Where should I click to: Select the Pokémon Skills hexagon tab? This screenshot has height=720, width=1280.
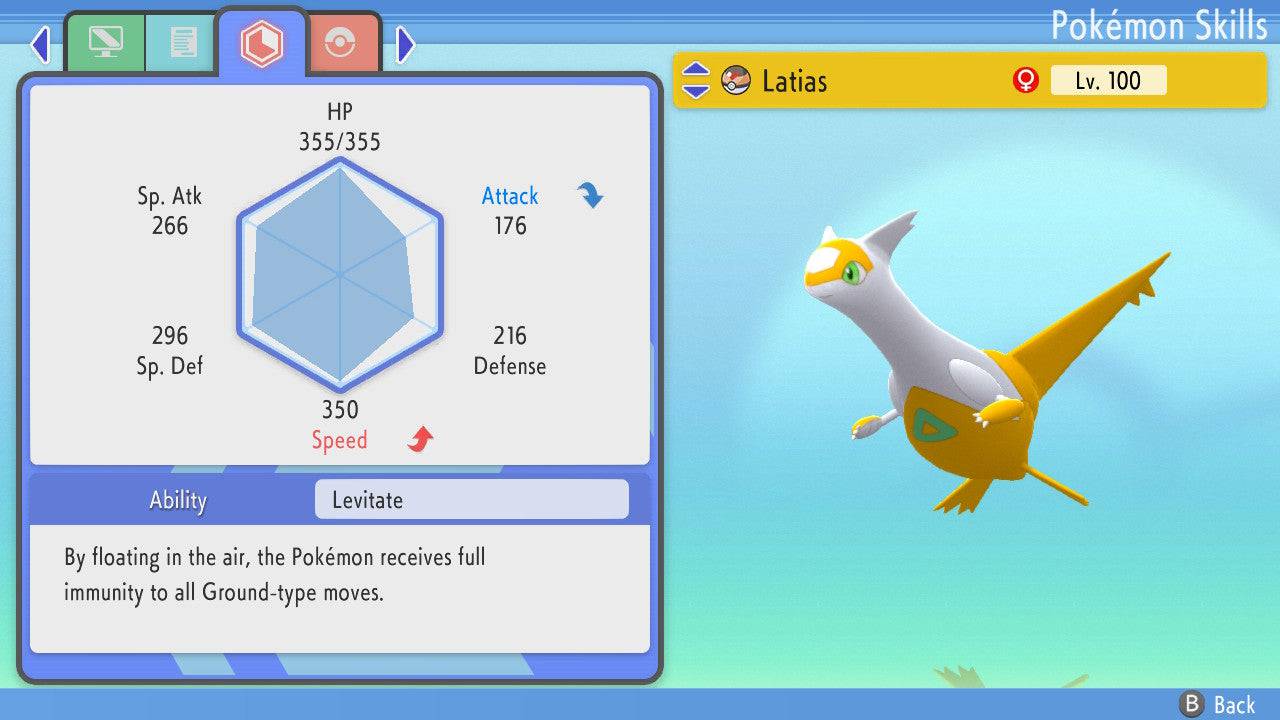pyautogui.click(x=262, y=42)
